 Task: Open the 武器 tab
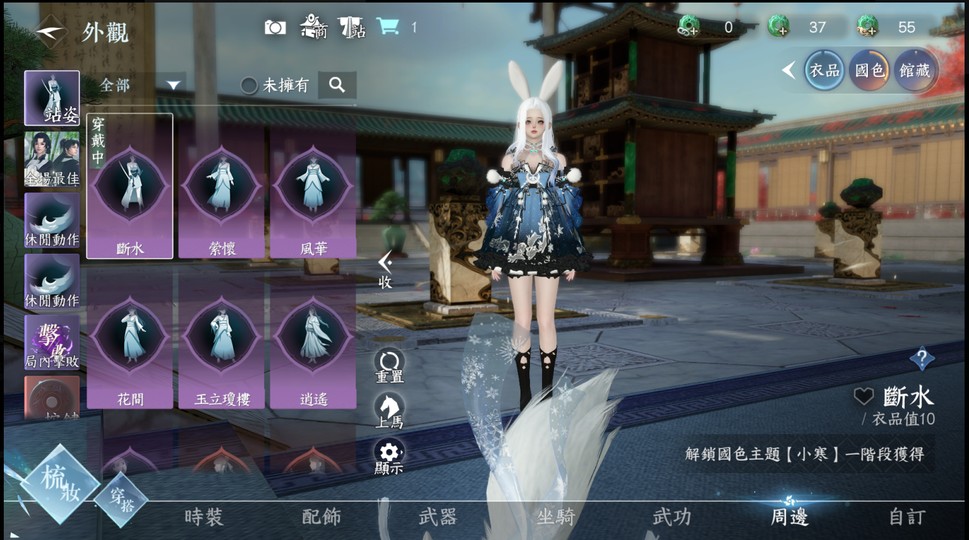point(437,517)
